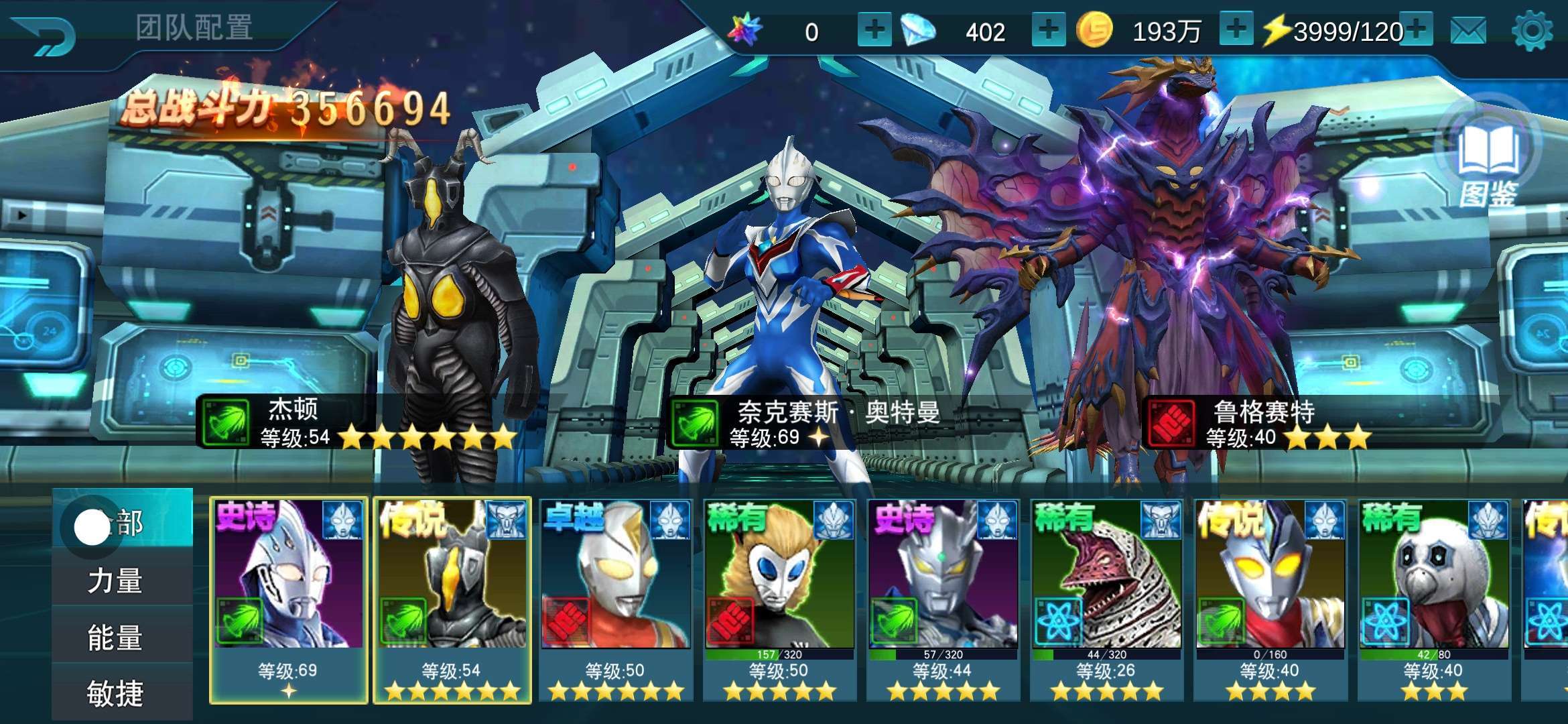Open the mail inbox envelope
Screen dimensions: 1568x724
(1468, 32)
